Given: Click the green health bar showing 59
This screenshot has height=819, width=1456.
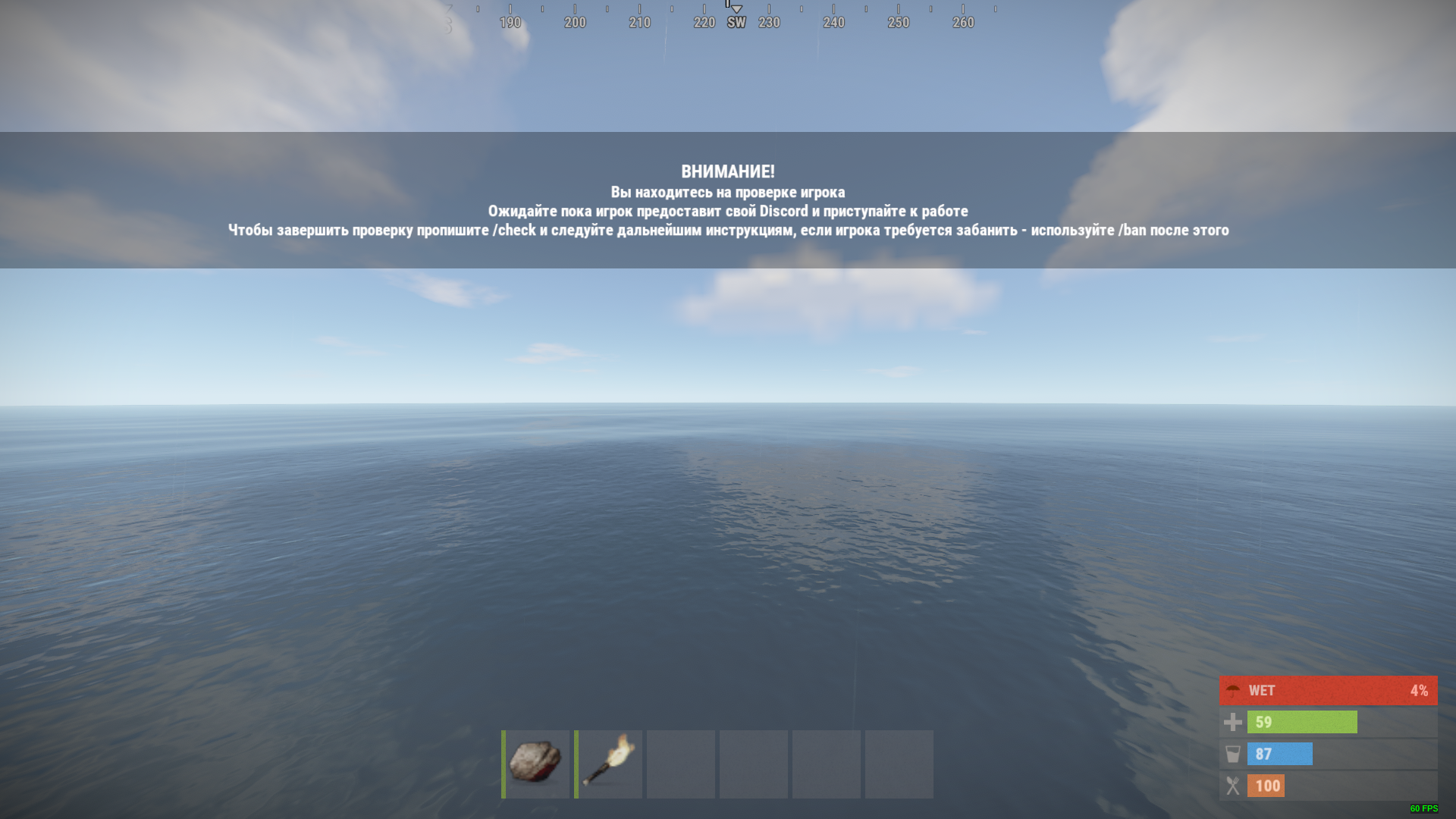Looking at the screenshot, I should pos(1302,722).
